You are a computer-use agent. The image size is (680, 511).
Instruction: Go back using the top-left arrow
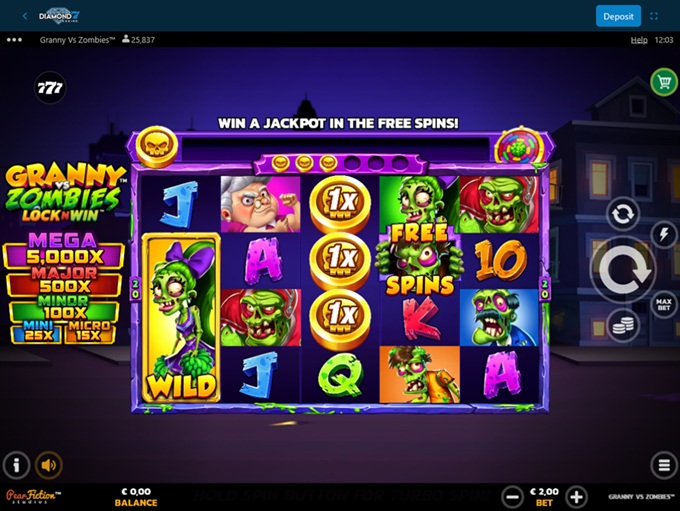[x=25, y=16]
